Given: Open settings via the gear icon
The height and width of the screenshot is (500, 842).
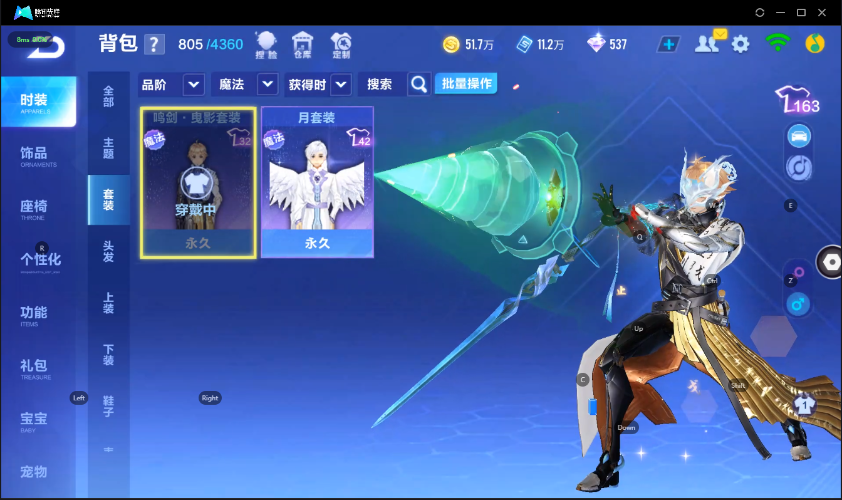Looking at the screenshot, I should pyautogui.click(x=741, y=44).
